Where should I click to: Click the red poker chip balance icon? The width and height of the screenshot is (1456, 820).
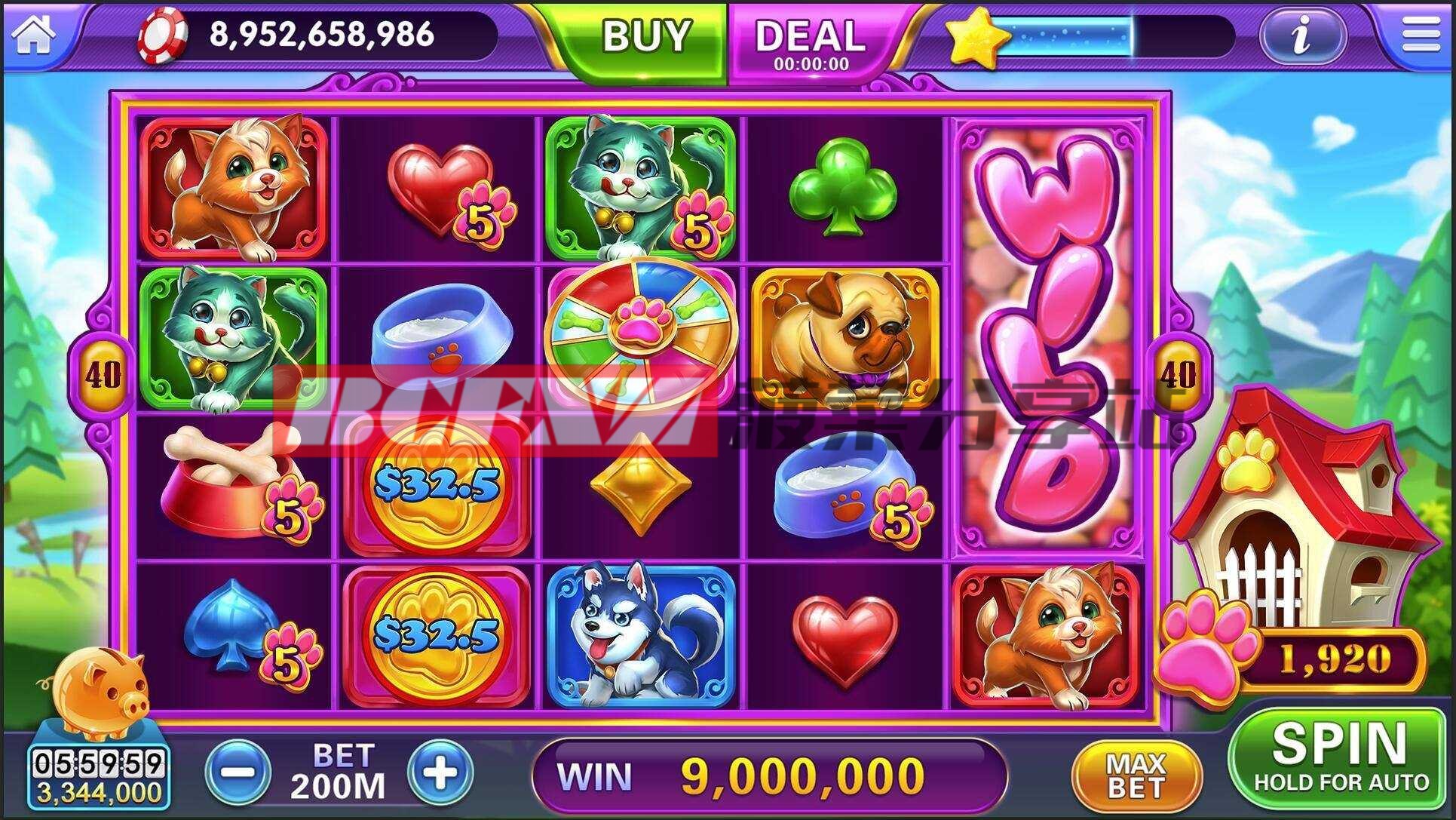[162, 35]
